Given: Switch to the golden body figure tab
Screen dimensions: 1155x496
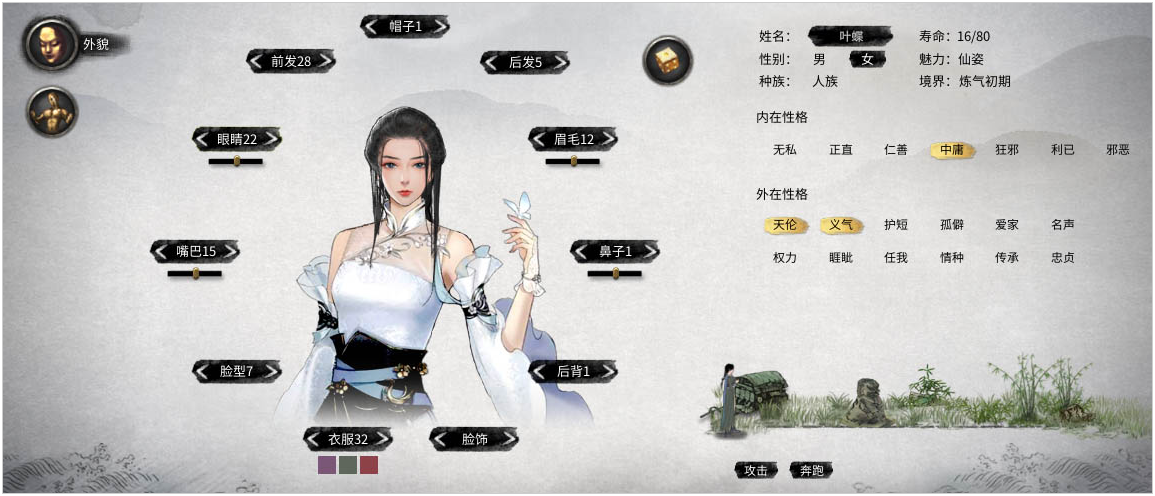Looking at the screenshot, I should (52, 112).
